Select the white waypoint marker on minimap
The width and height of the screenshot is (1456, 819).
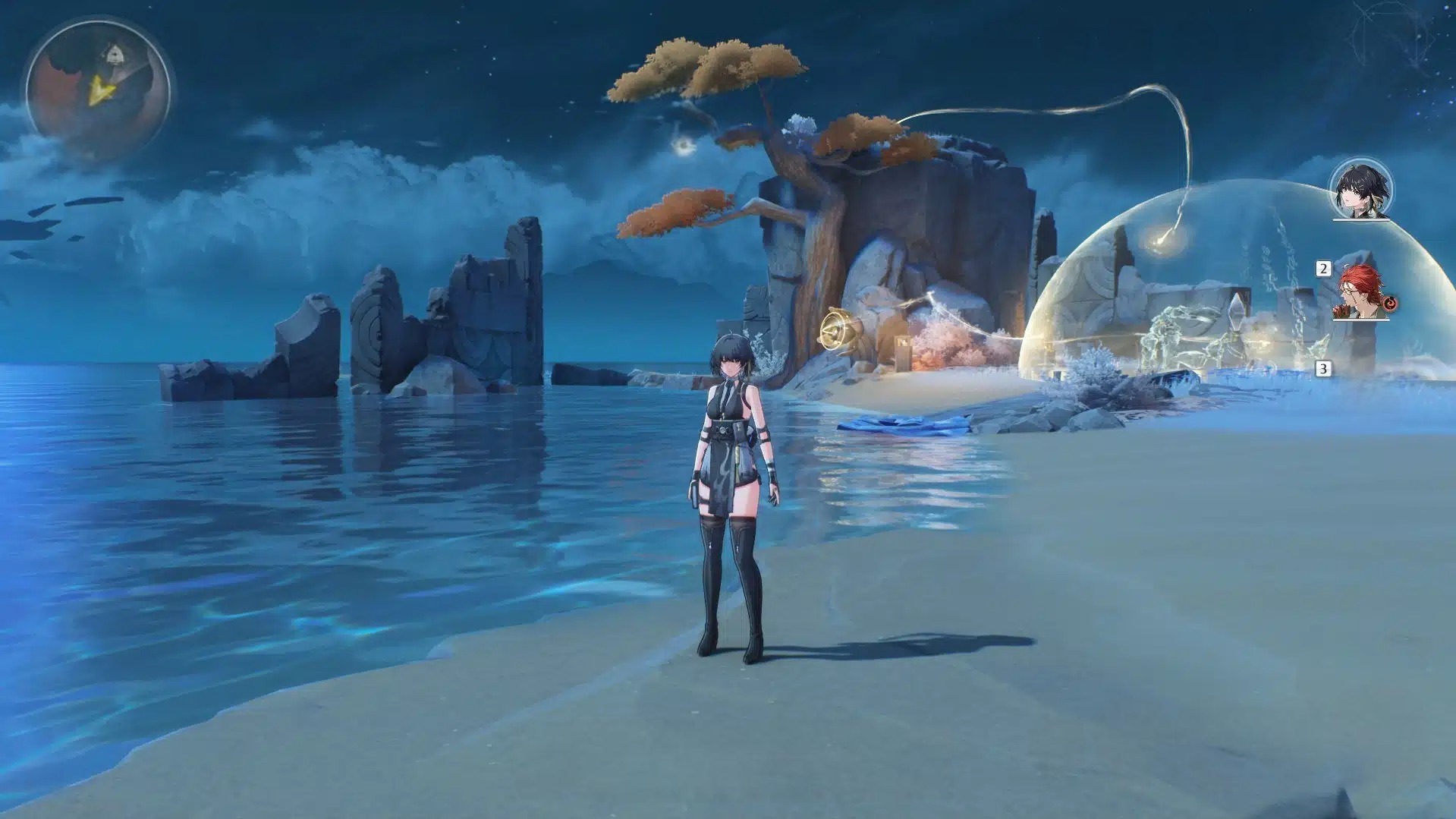(115, 55)
